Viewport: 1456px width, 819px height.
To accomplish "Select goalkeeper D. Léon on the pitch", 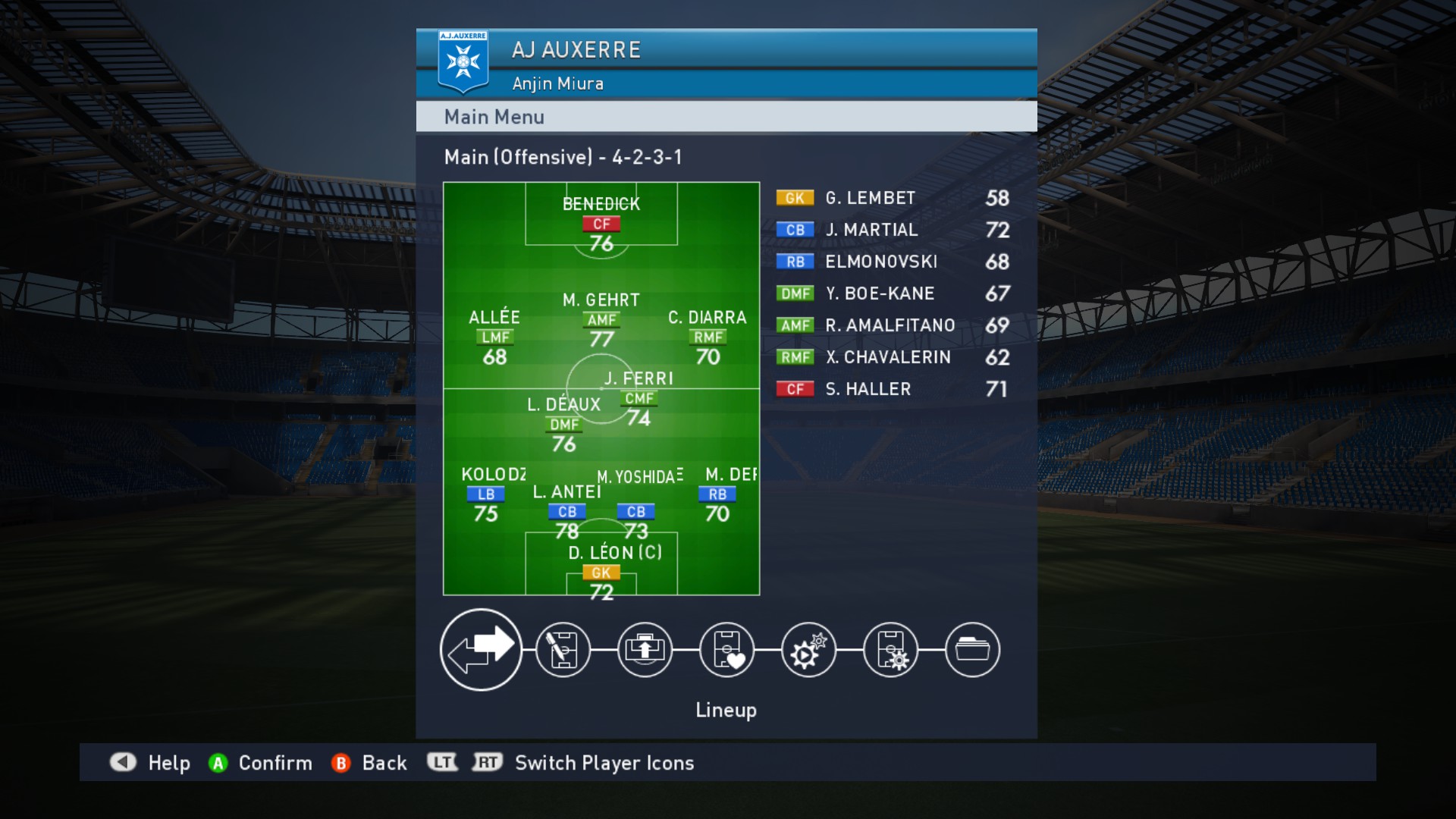I will click(x=601, y=573).
